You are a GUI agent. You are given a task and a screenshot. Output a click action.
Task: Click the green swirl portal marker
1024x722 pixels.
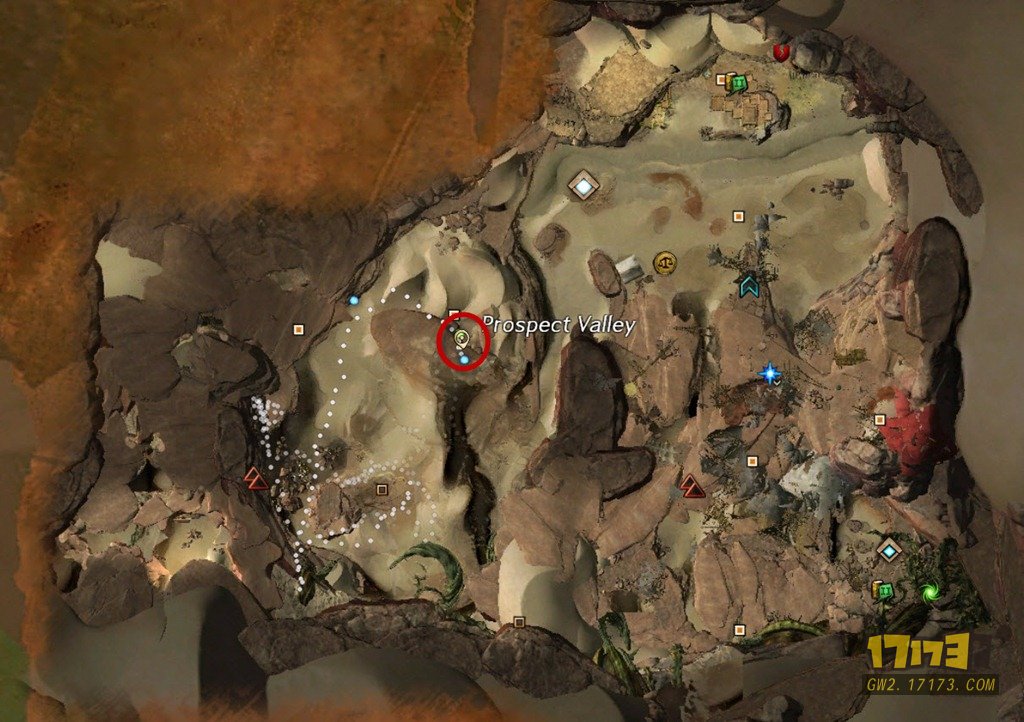[931, 592]
